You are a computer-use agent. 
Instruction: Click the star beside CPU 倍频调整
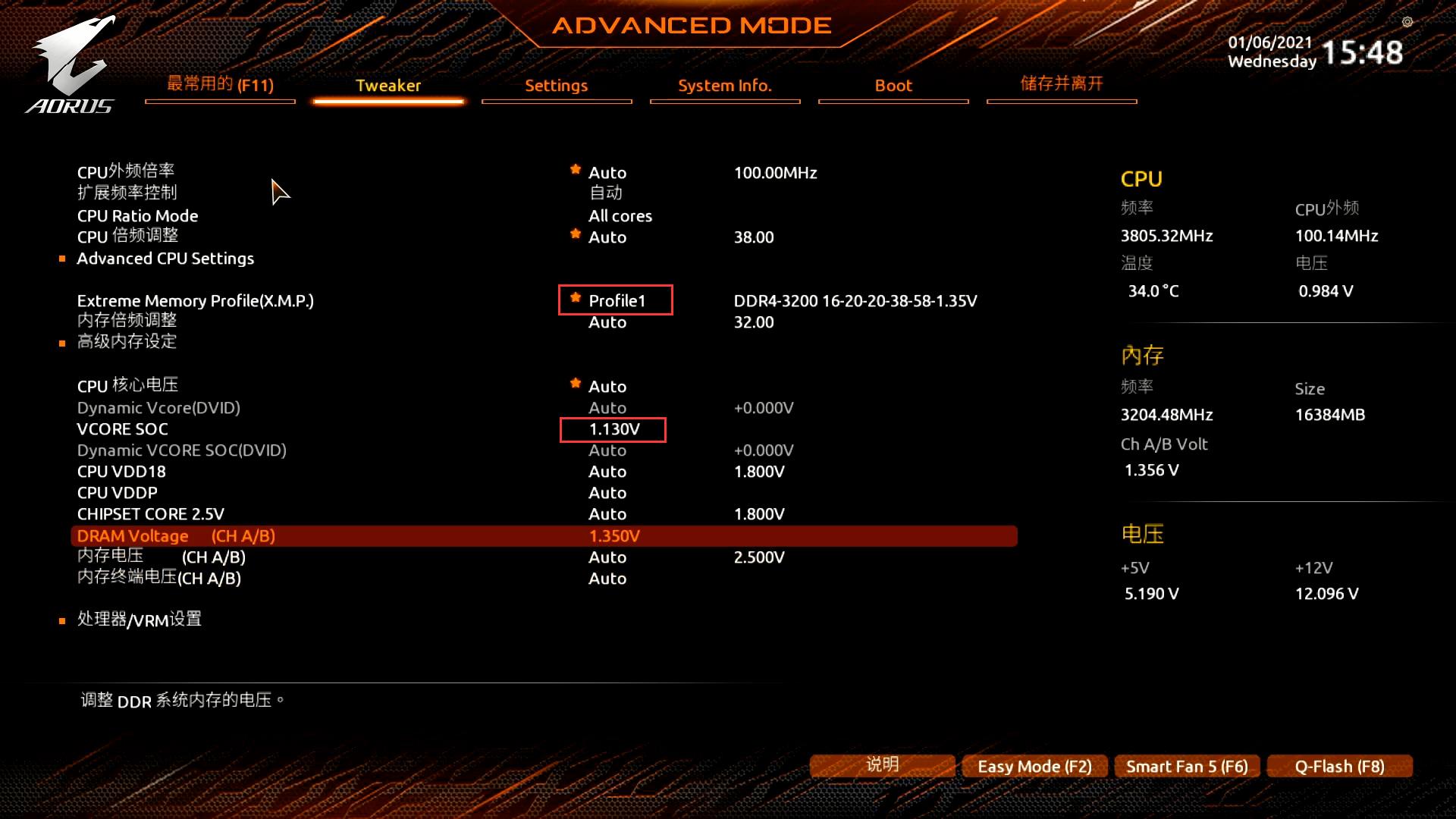pyautogui.click(x=575, y=234)
